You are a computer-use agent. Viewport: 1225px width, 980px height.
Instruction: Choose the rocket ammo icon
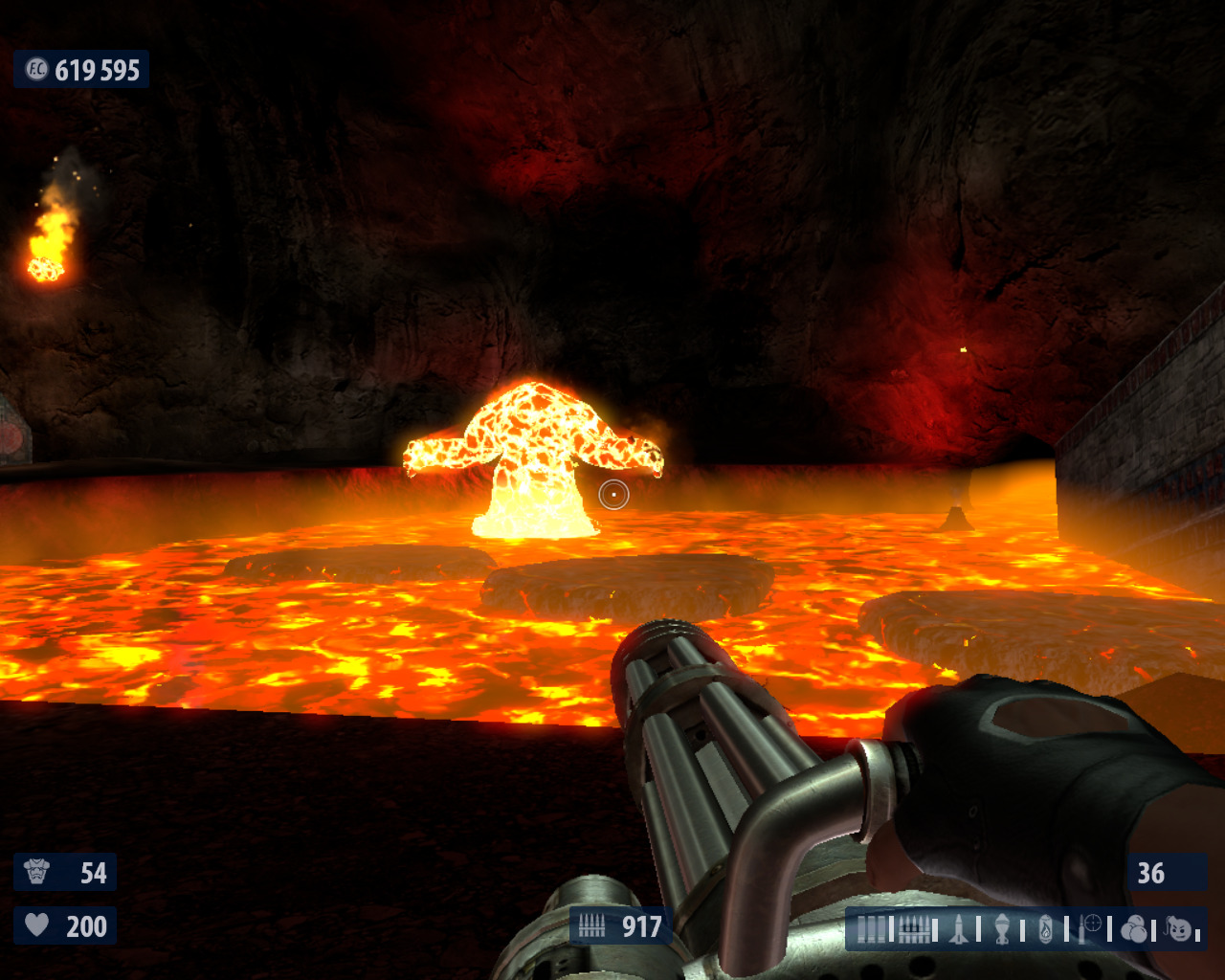[959, 929]
